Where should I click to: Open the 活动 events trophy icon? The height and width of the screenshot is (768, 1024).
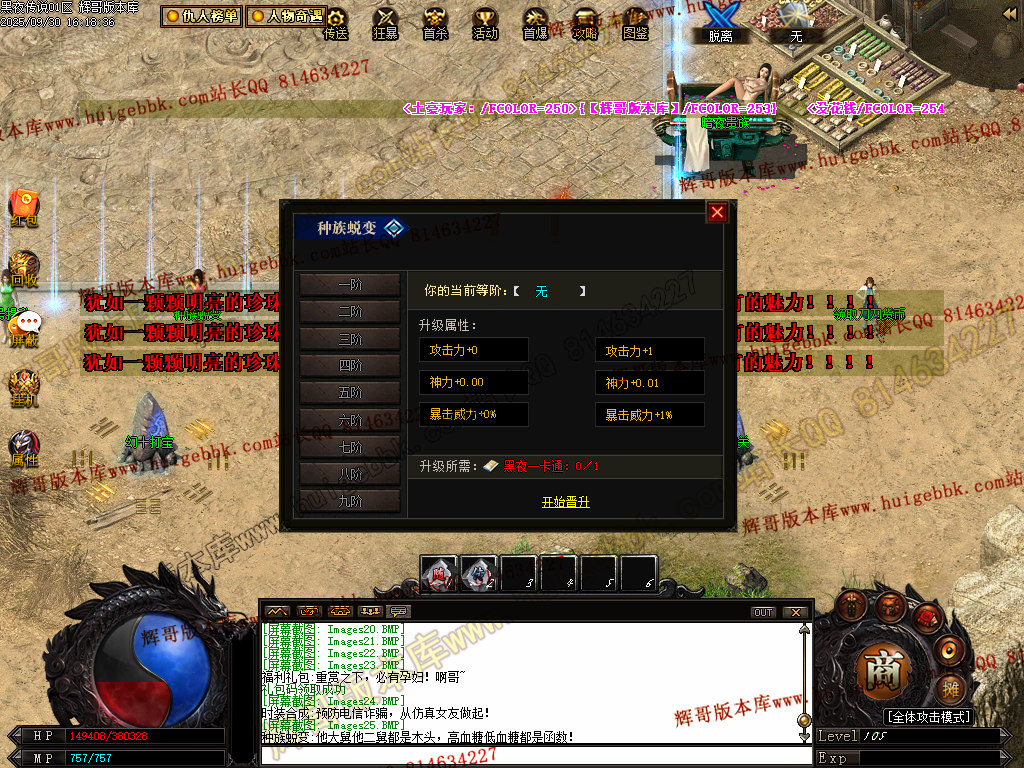click(485, 22)
